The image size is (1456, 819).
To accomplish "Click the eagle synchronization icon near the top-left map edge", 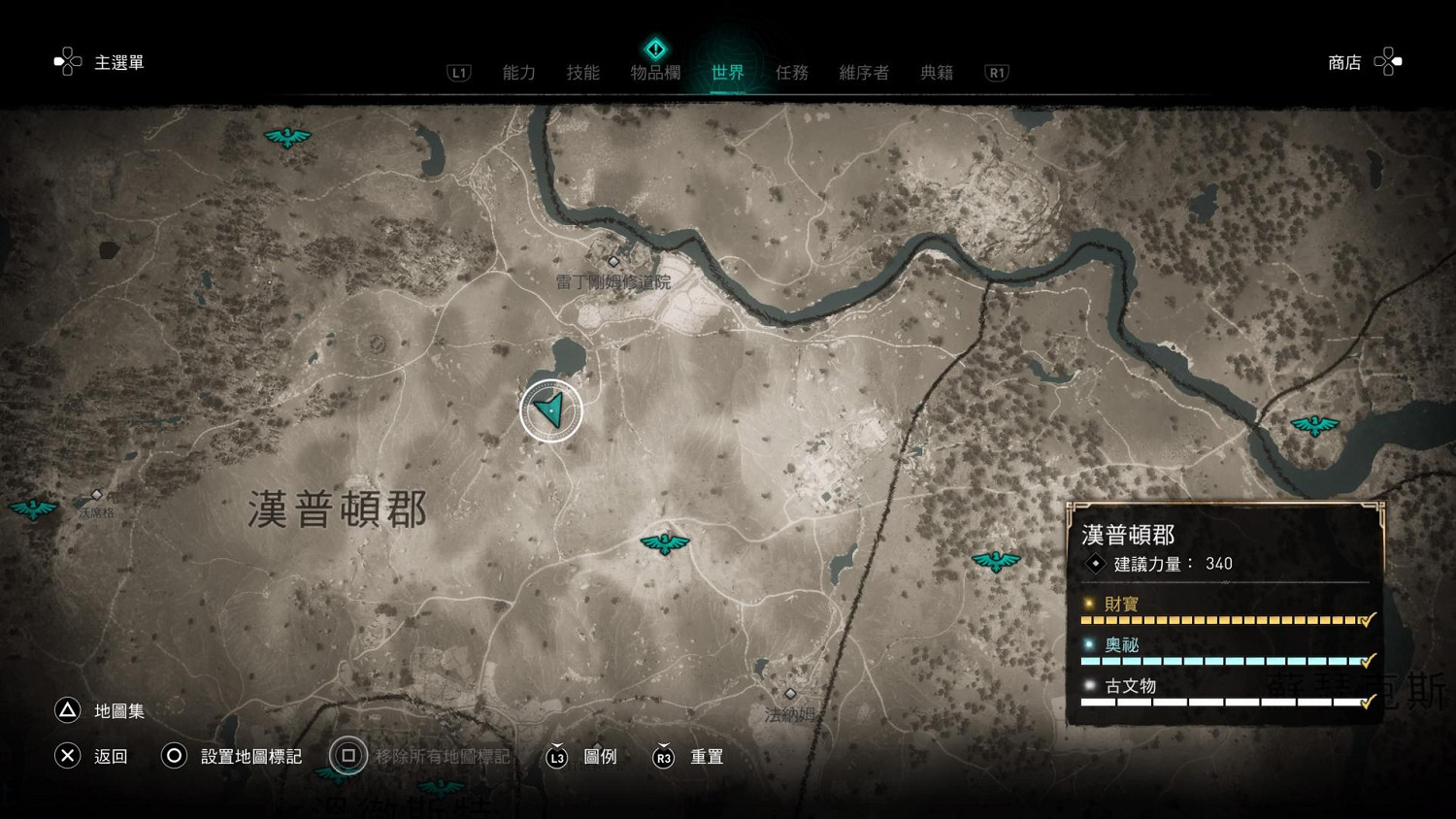I will tap(286, 136).
